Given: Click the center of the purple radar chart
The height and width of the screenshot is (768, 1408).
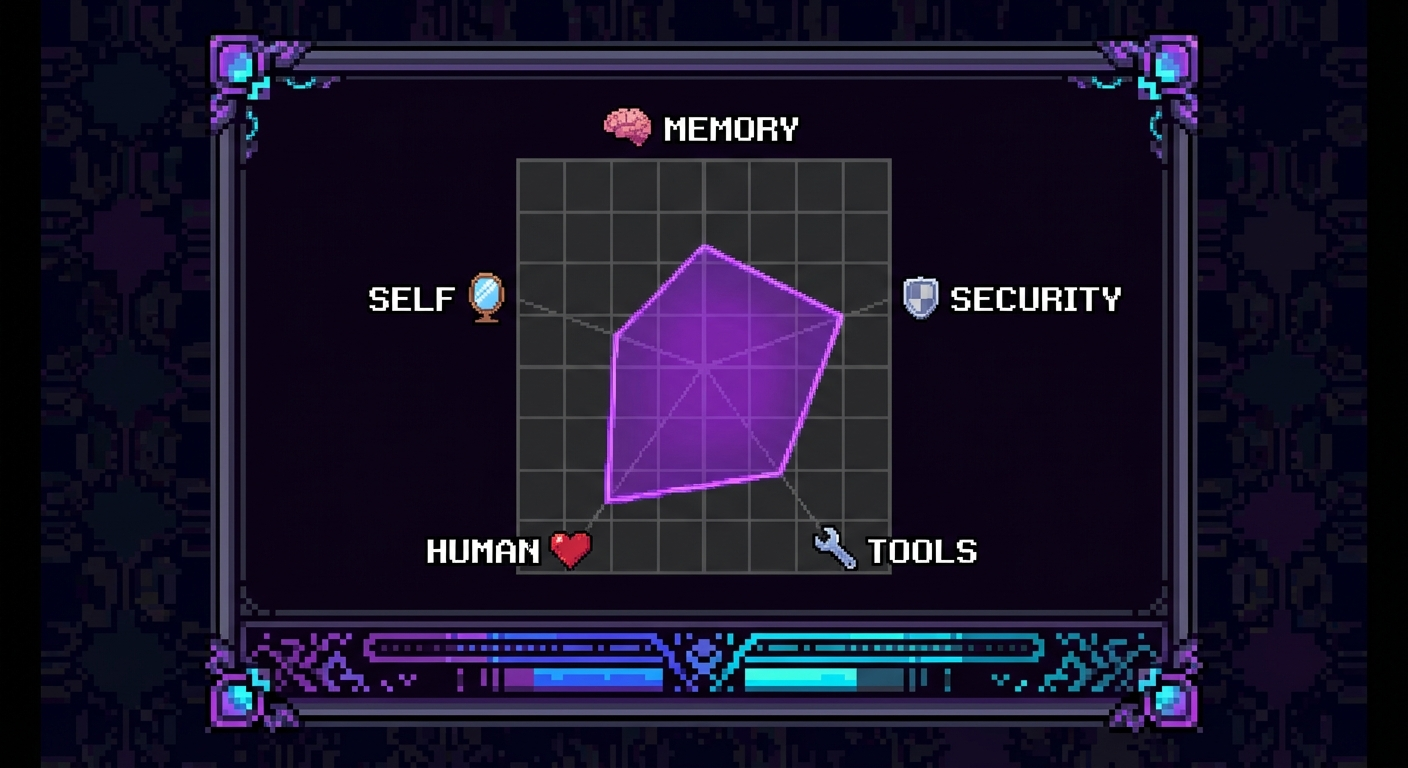Looking at the screenshot, I should pos(706,370).
